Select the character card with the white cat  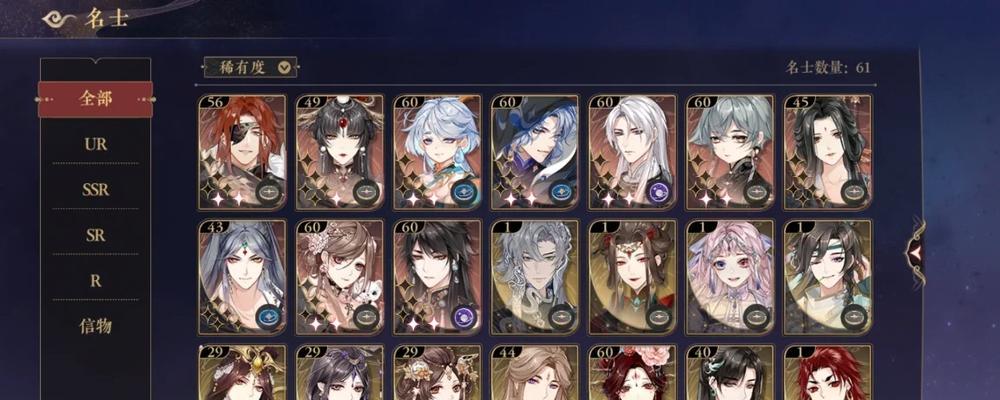coord(340,277)
